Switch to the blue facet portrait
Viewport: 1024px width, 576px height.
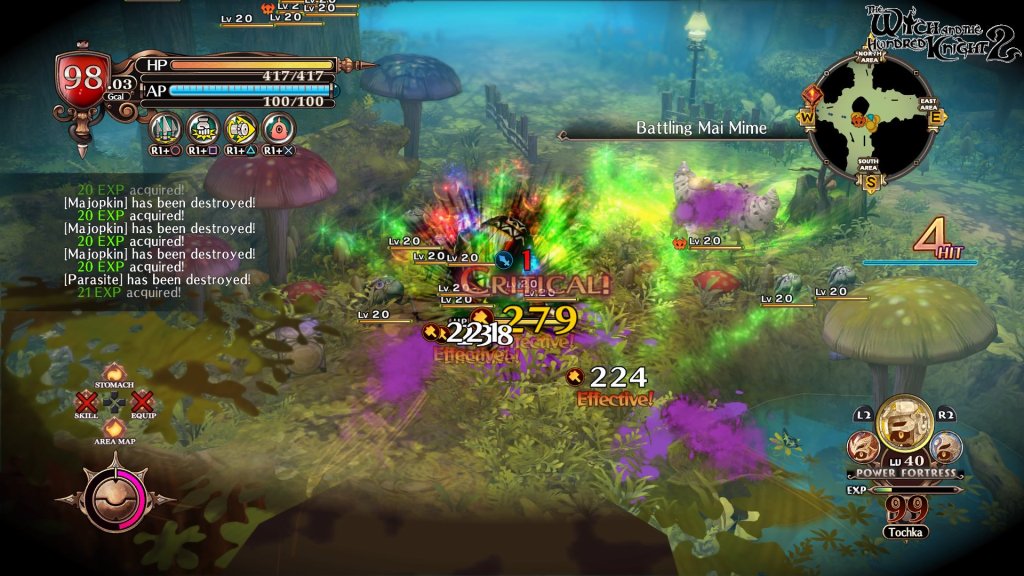tap(945, 446)
